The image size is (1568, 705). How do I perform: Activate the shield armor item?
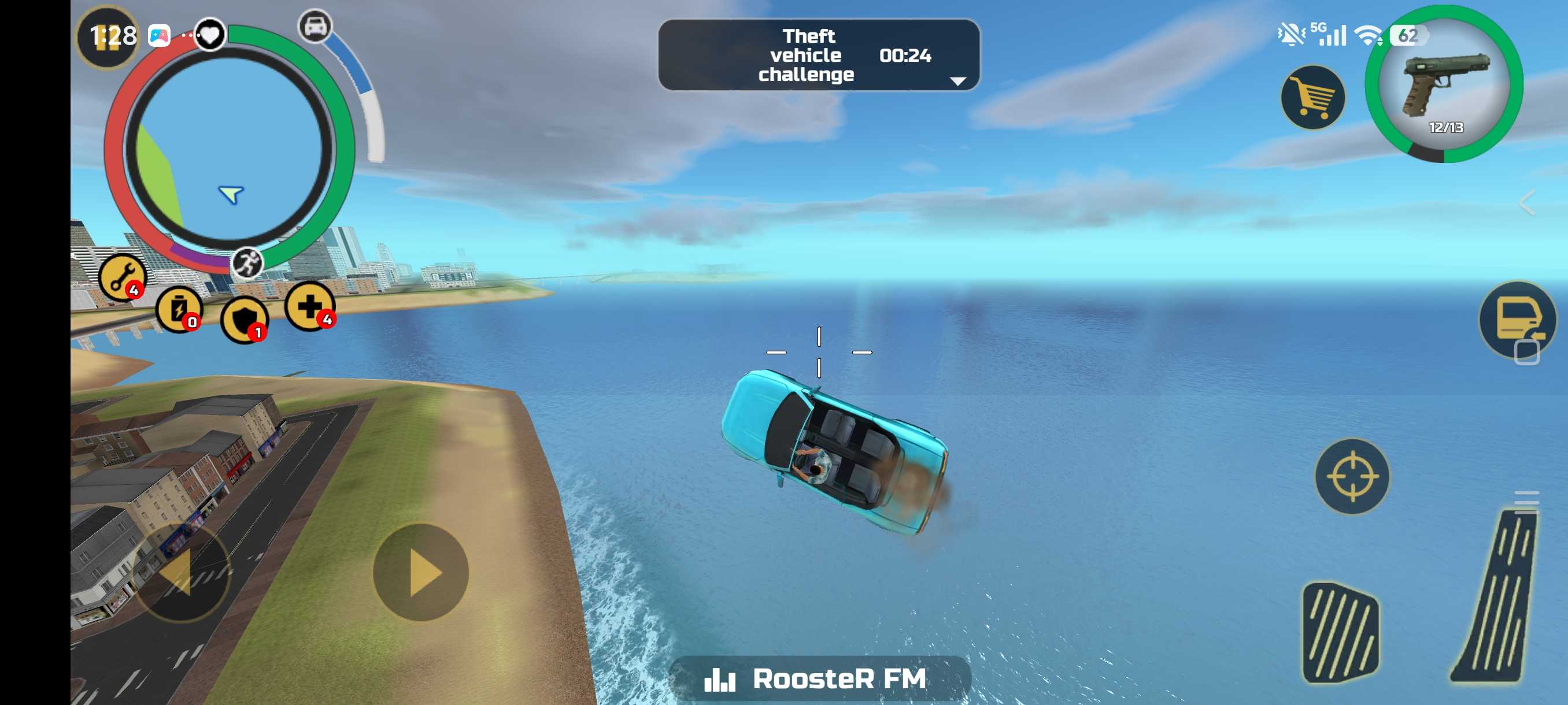pyautogui.click(x=244, y=320)
